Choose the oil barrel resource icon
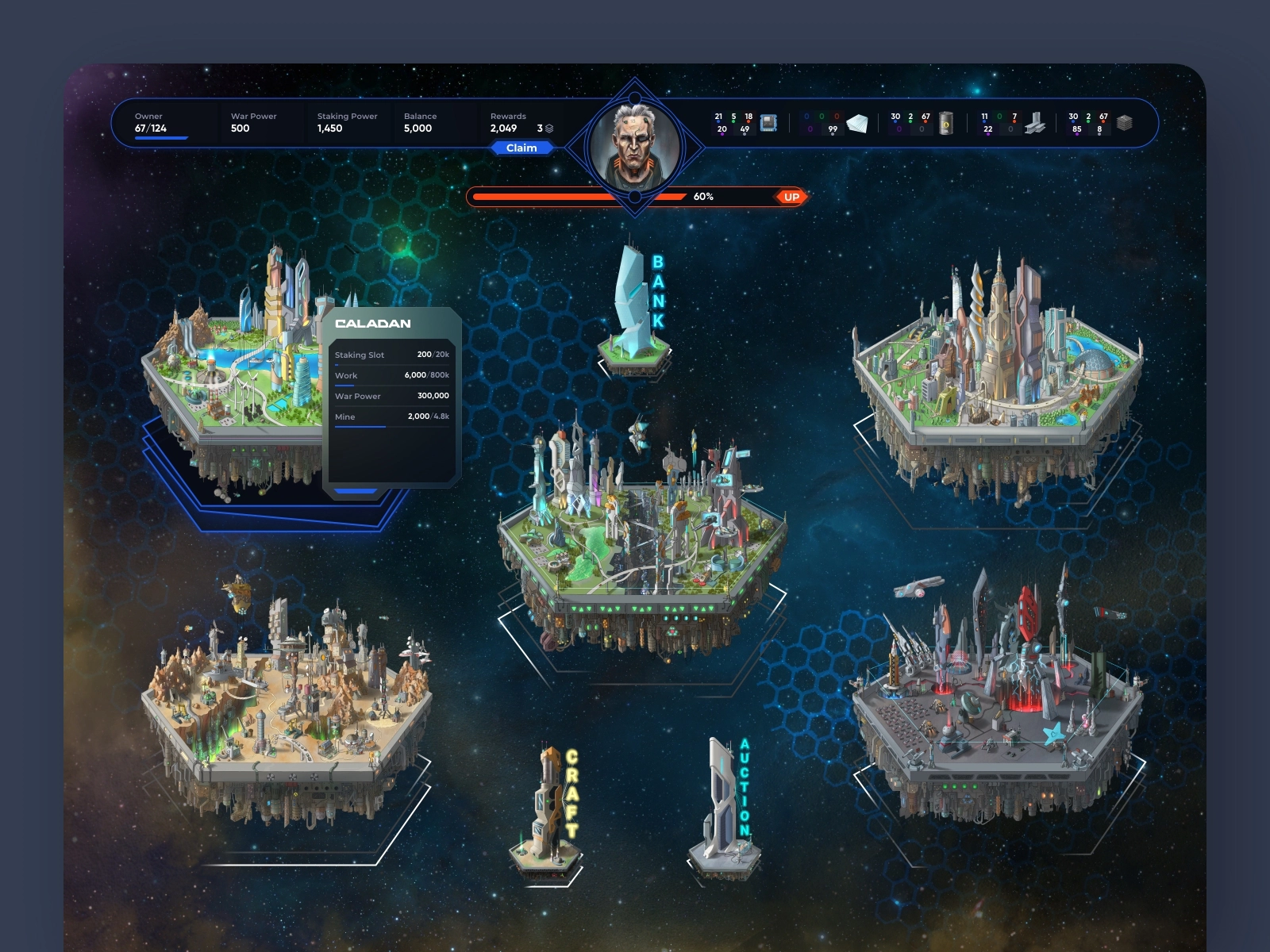Image resolution: width=1270 pixels, height=952 pixels. tap(945, 123)
